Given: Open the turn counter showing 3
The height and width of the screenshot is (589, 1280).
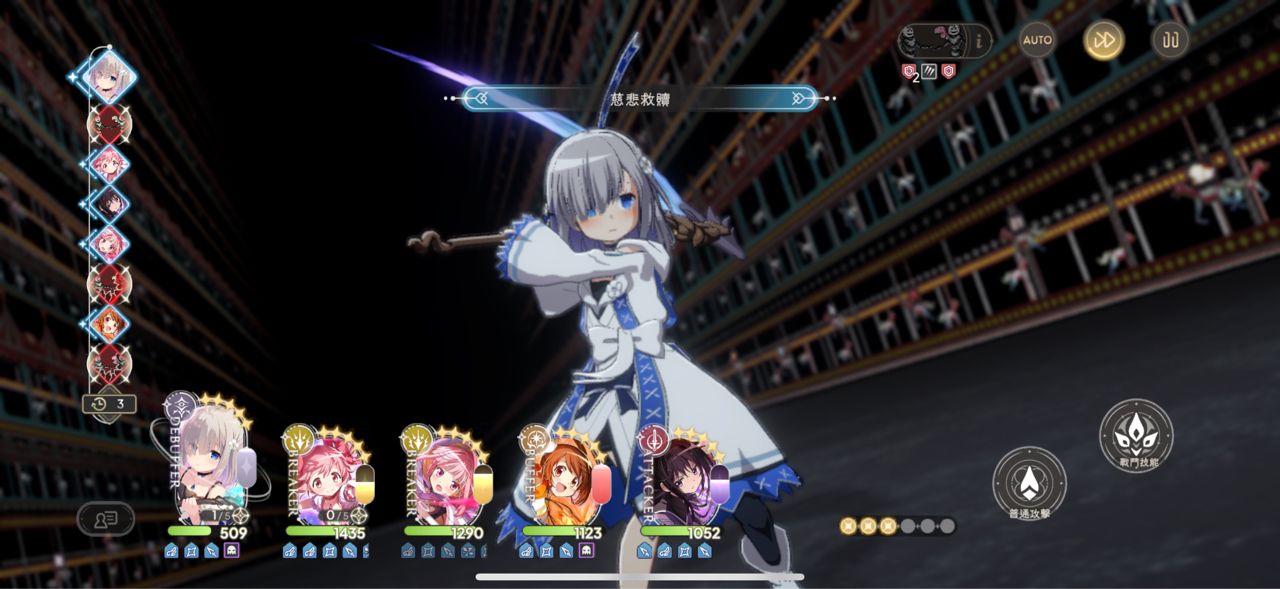Looking at the screenshot, I should 109,404.
